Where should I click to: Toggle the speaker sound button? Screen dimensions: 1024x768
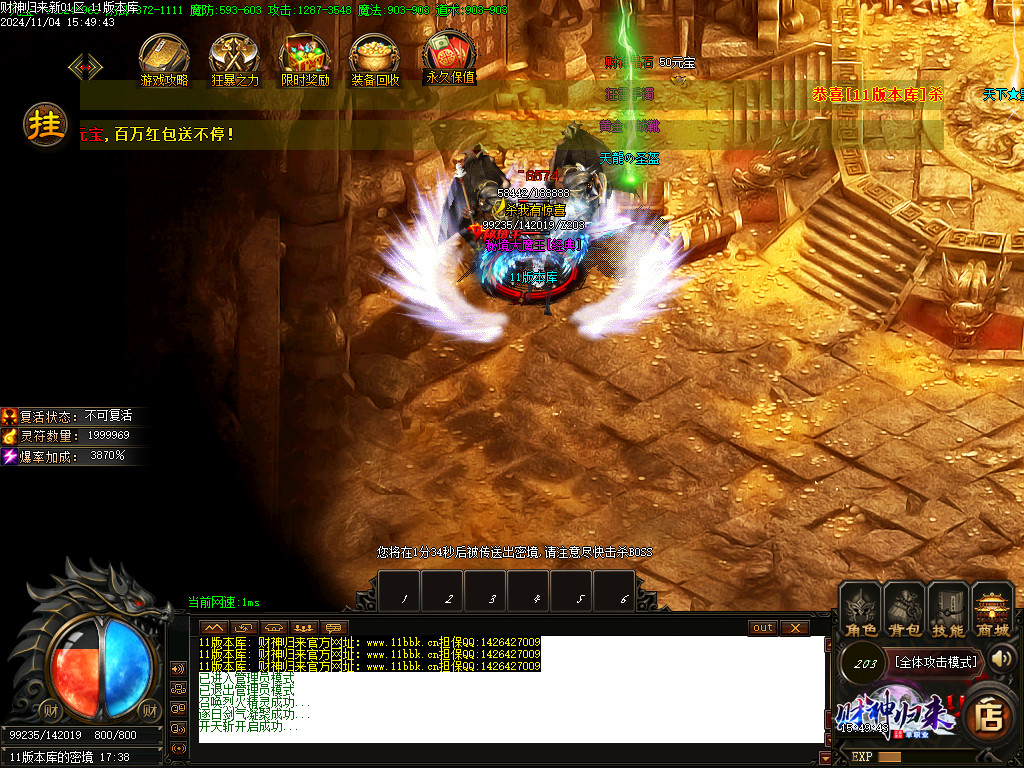pyautogui.click(x=1001, y=658)
